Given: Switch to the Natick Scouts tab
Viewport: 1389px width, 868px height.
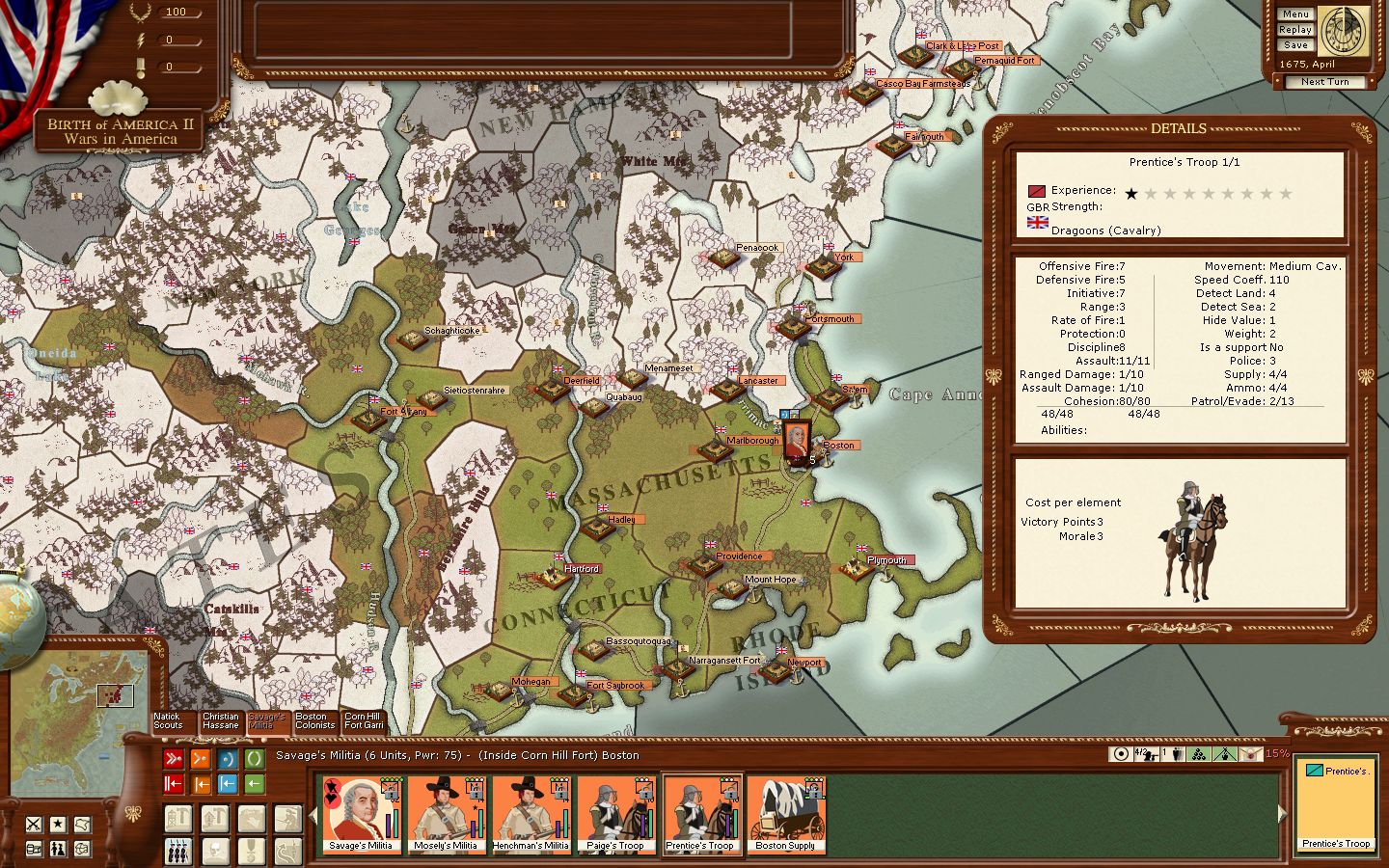Looking at the screenshot, I should point(168,721).
